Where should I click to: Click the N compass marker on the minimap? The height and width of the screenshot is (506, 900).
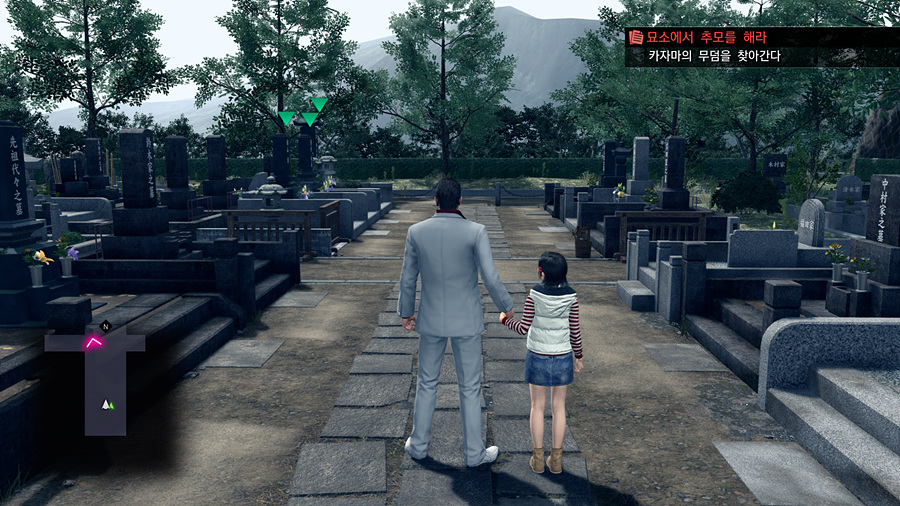pos(105,326)
